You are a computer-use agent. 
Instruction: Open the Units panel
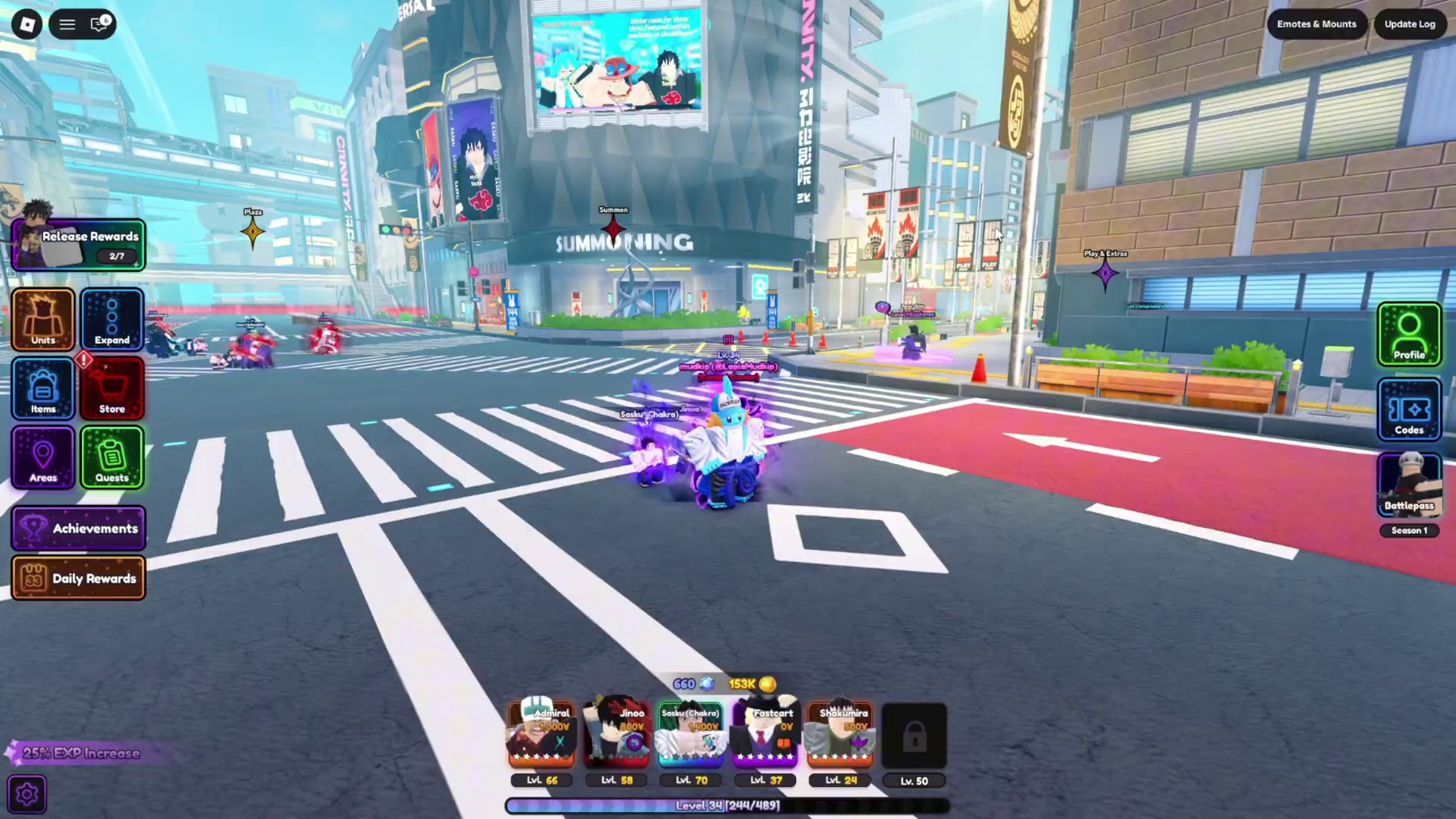pyautogui.click(x=42, y=320)
